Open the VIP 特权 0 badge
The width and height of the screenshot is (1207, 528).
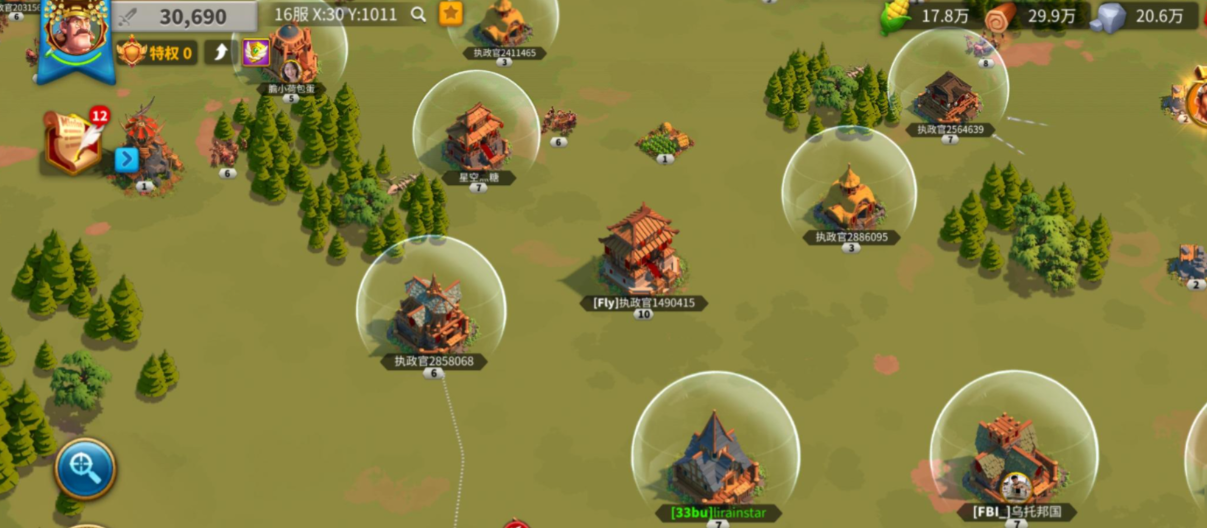(158, 52)
